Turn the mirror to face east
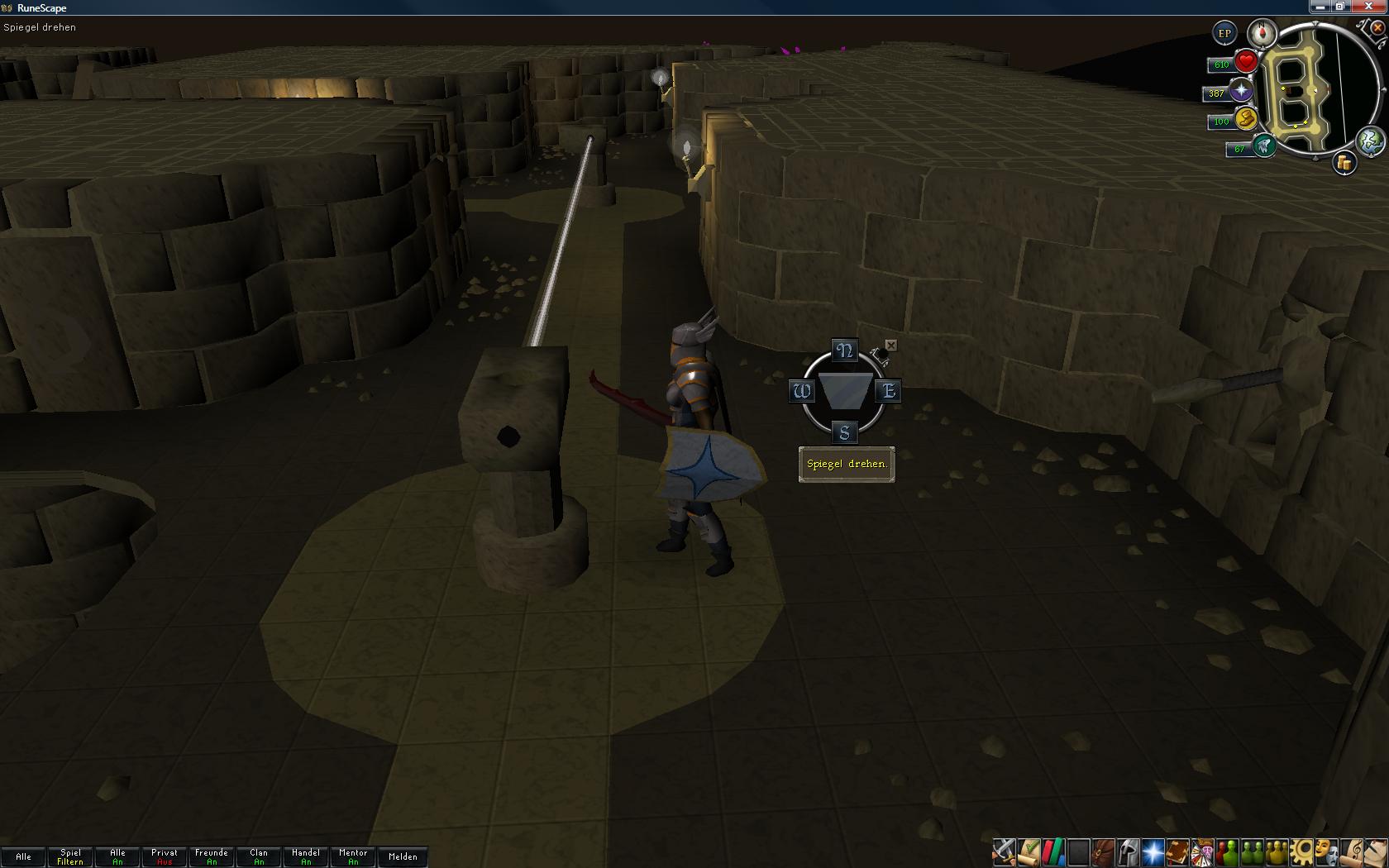This screenshot has height=868, width=1389. coord(888,390)
